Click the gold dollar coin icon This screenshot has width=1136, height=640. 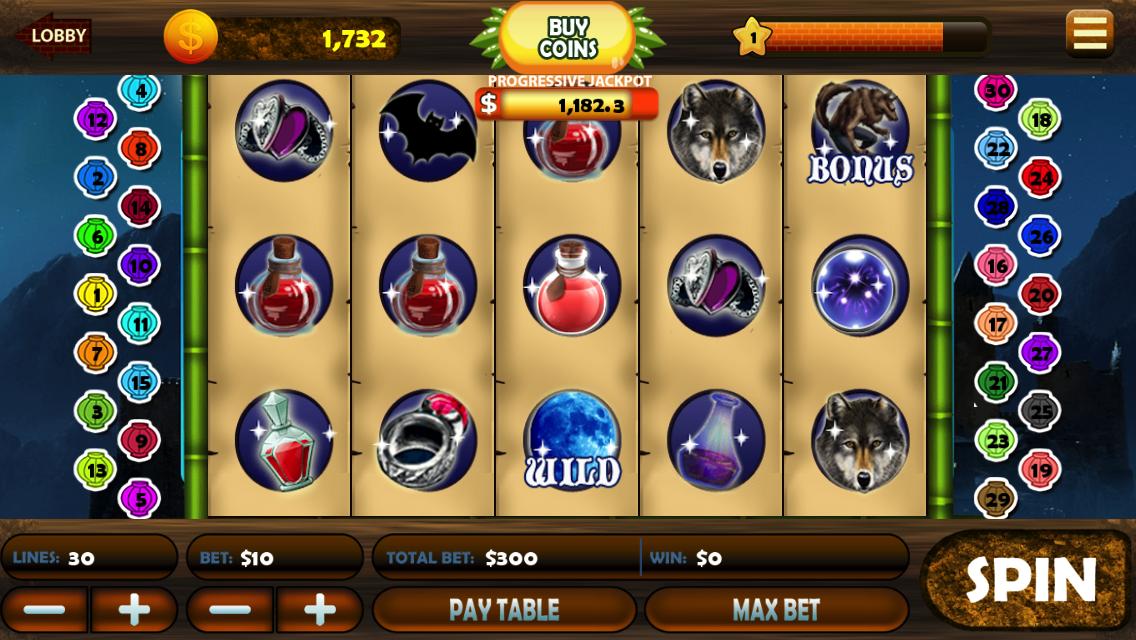click(x=190, y=38)
